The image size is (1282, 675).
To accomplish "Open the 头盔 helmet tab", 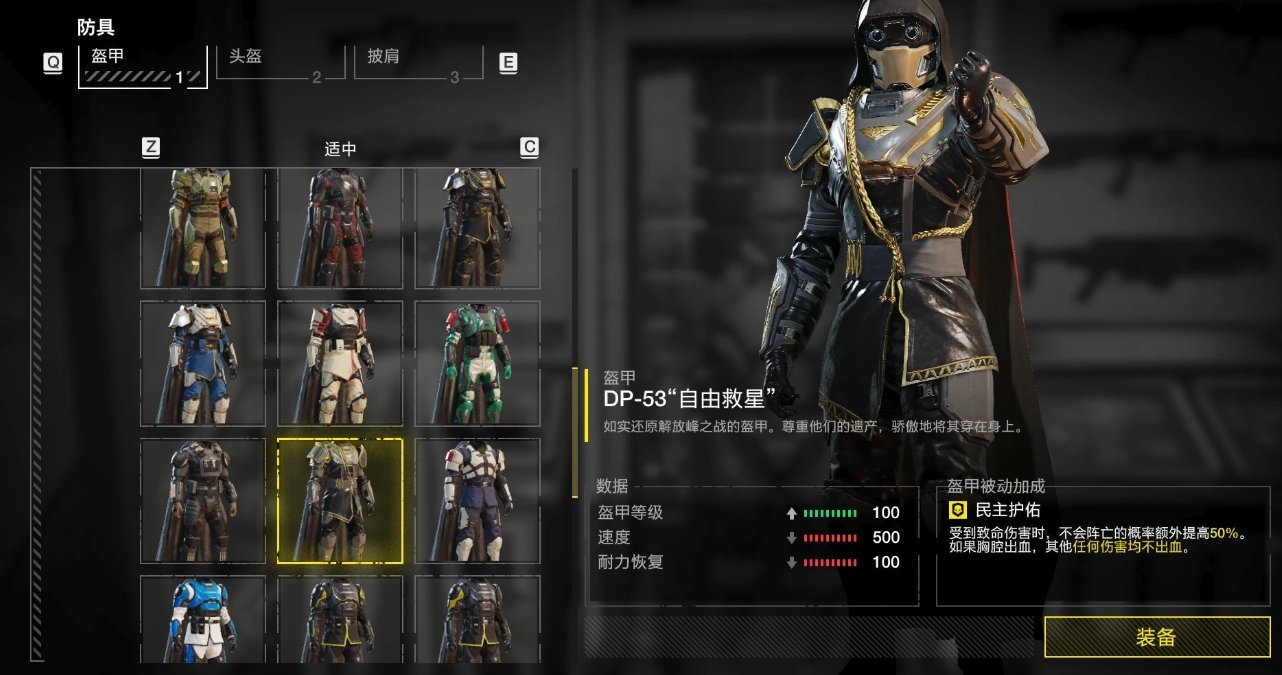I will (270, 63).
